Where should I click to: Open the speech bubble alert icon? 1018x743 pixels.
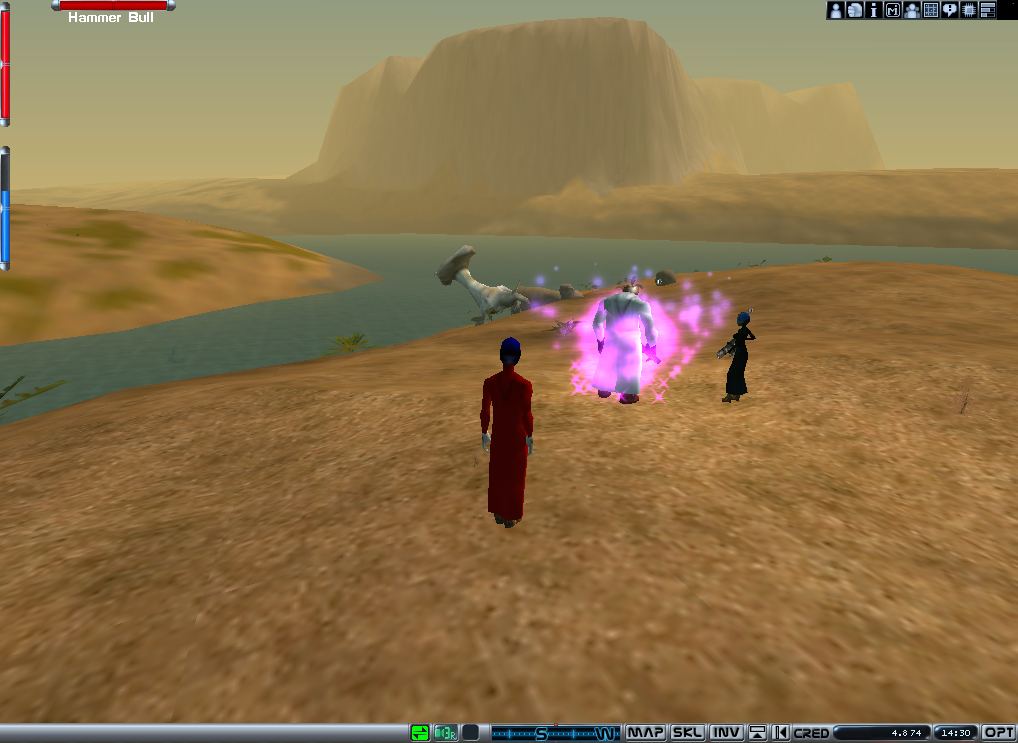click(x=950, y=10)
